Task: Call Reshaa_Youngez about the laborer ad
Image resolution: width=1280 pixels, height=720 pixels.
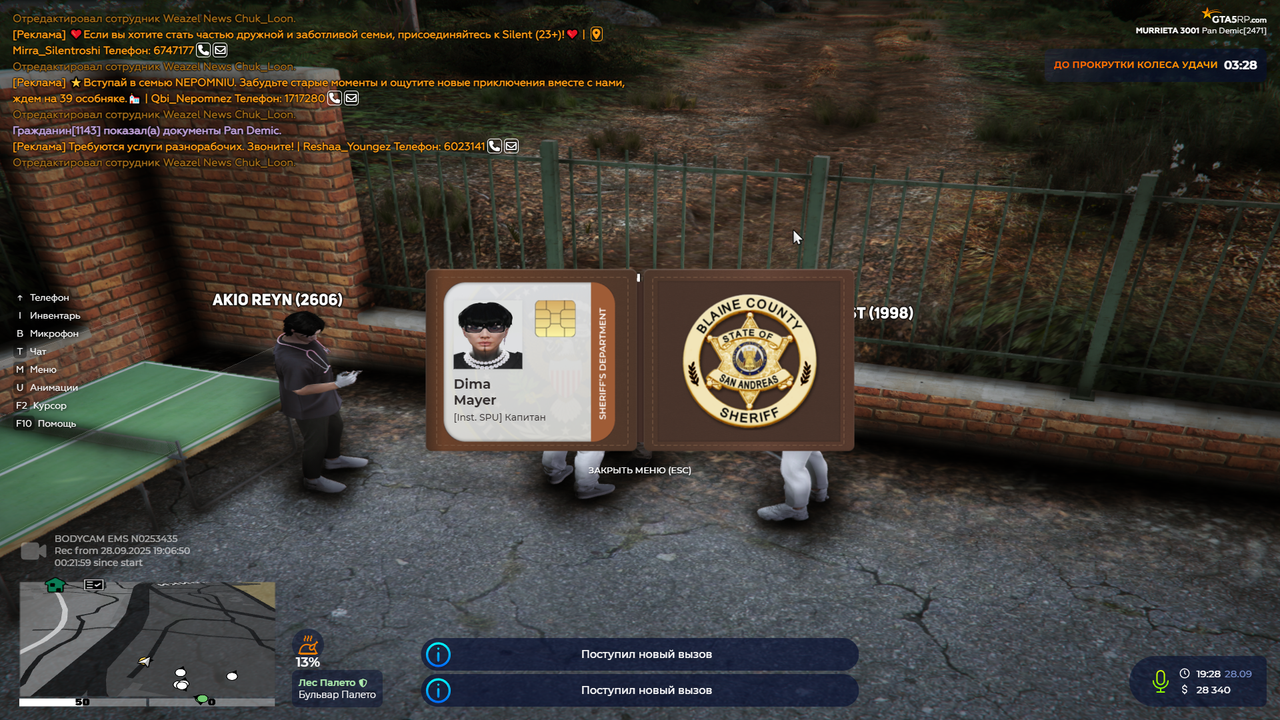Action: point(495,146)
